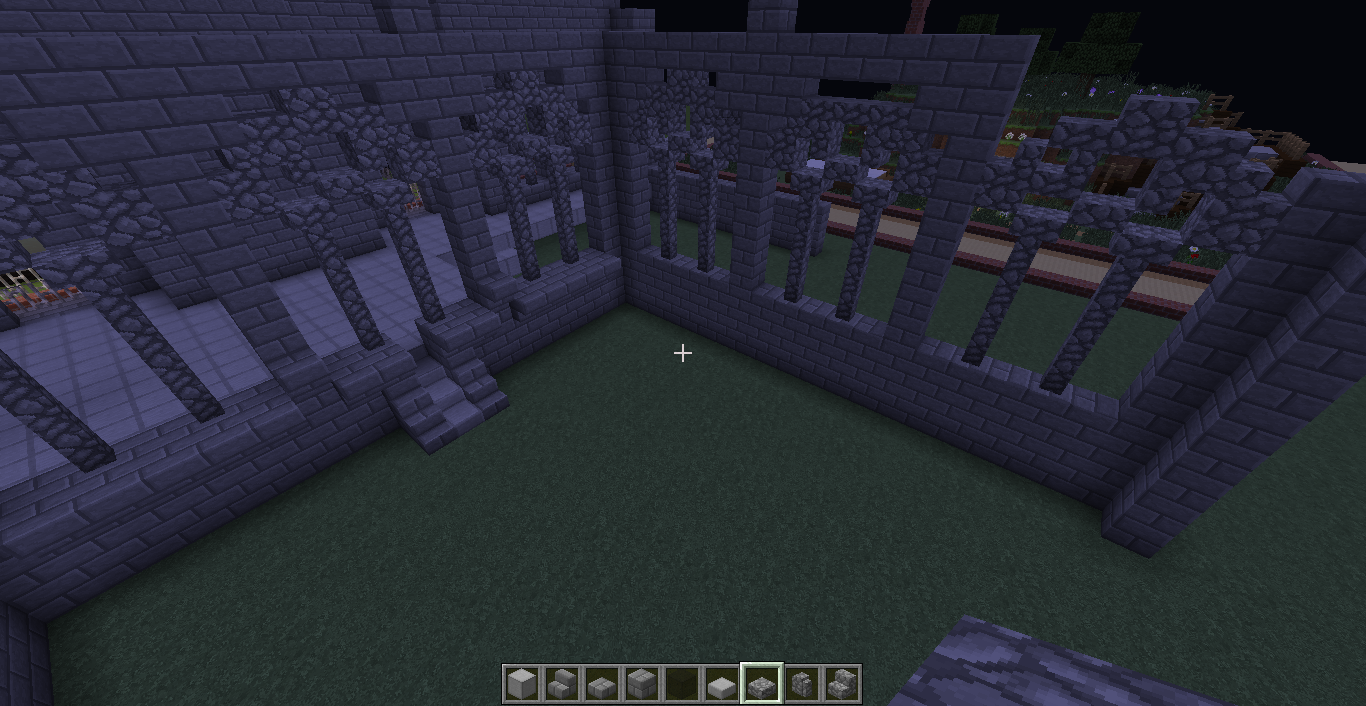Viewport: 1366px width, 706px height.
Task: Select the cobblestone wall slot
Action: click(x=801, y=684)
